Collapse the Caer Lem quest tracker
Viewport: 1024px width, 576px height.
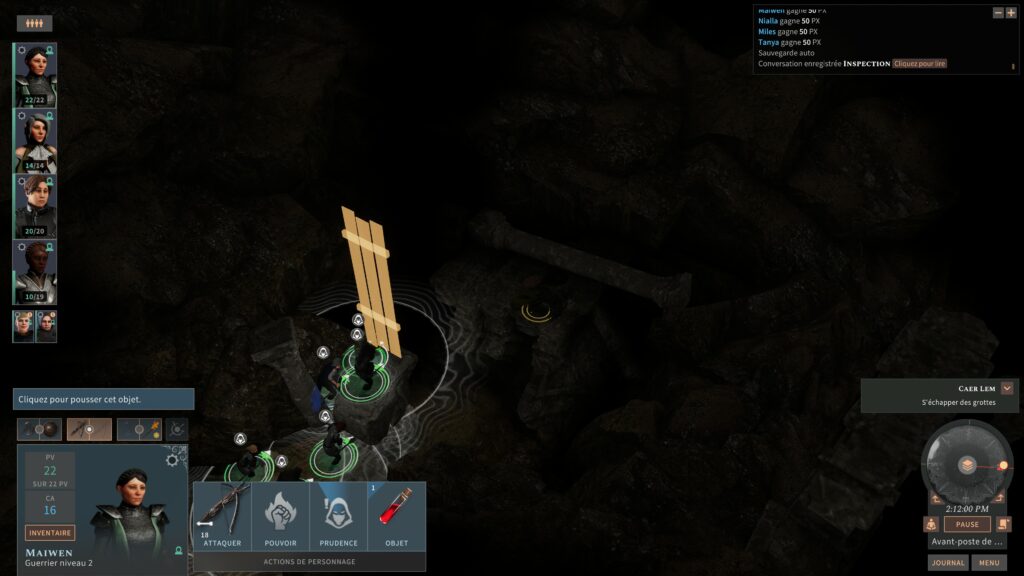click(1007, 388)
